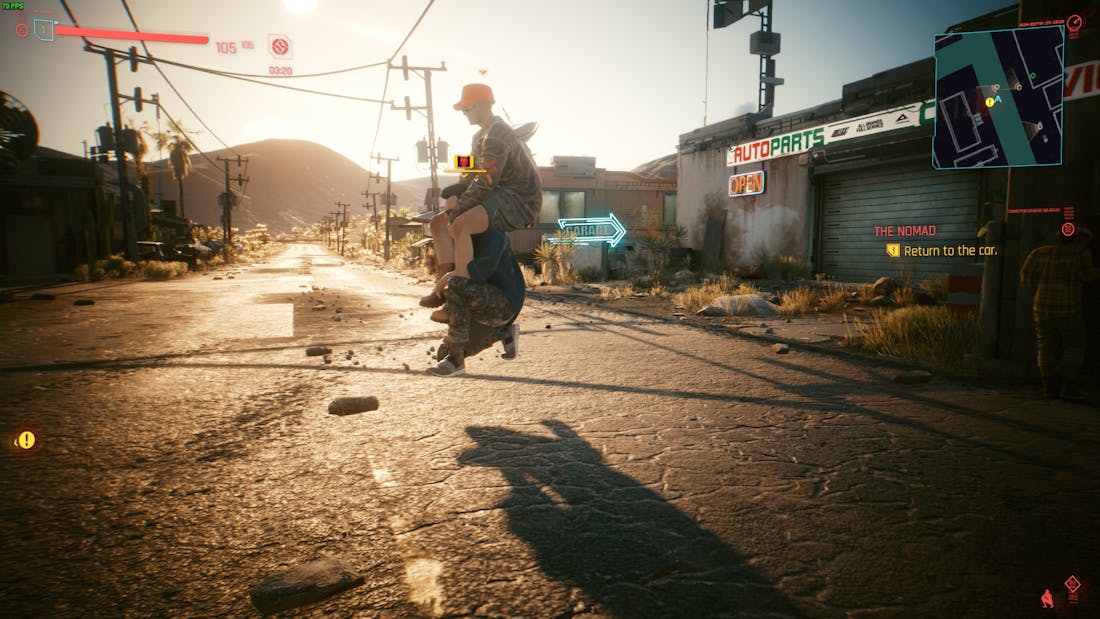
Task: Click the yellow objective icon beside Return to the car
Action: coord(893,250)
